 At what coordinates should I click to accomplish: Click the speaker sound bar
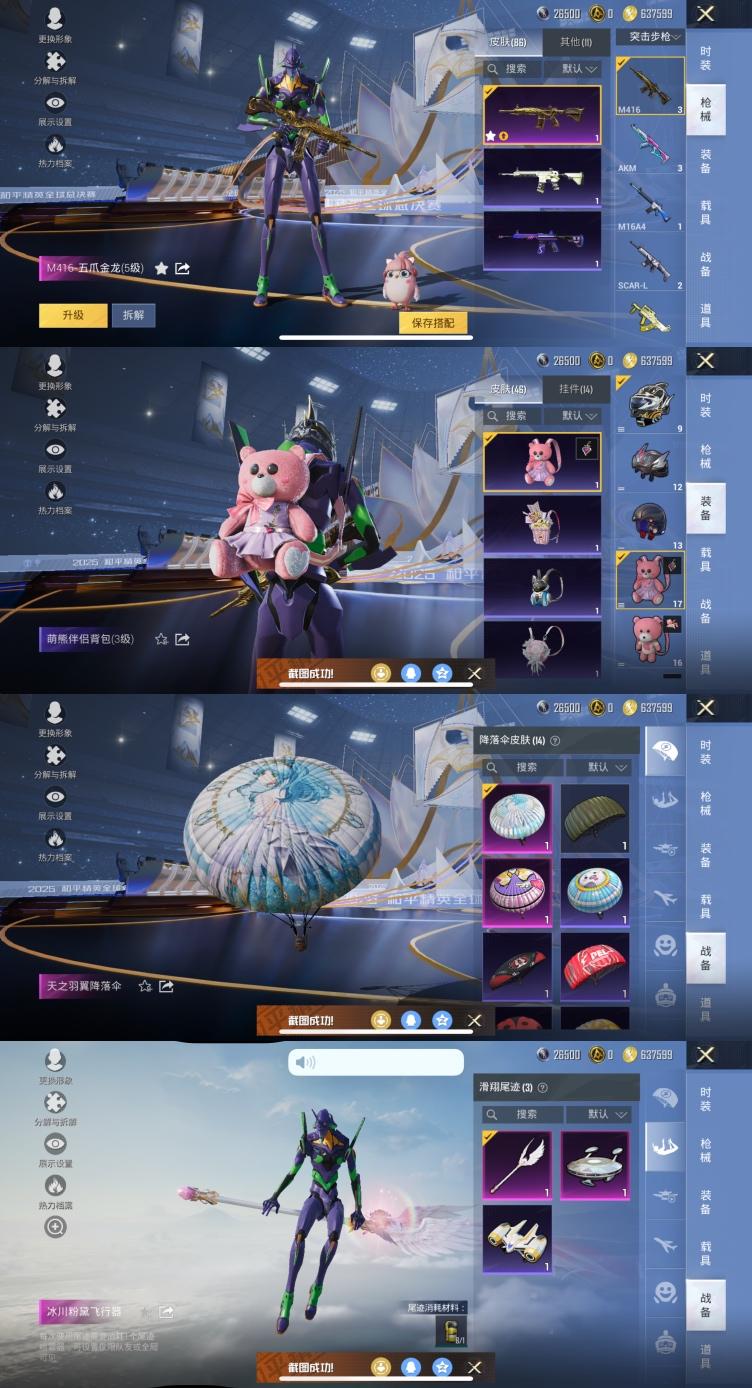376,1062
